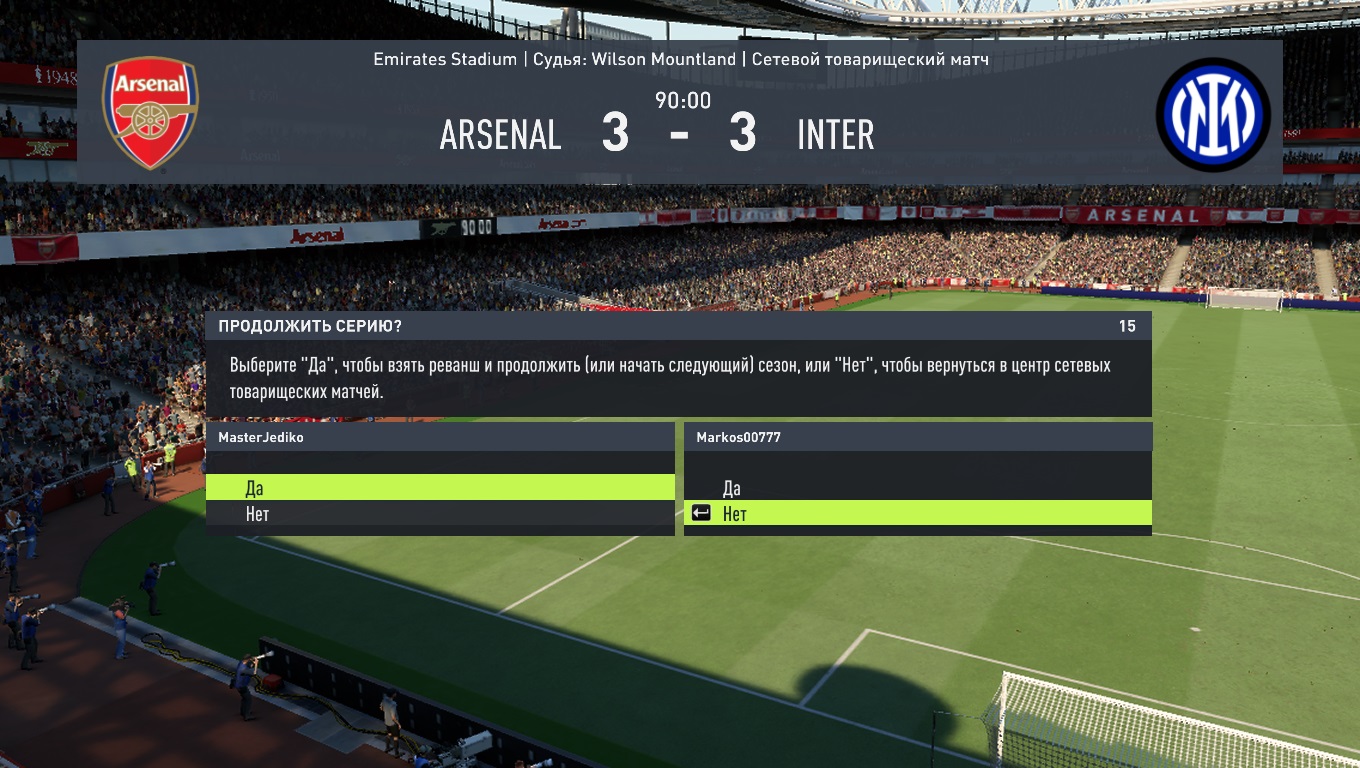This screenshot has height=768, width=1360.
Task: Select "Да" in Markos00777's panel
Action: click(917, 488)
